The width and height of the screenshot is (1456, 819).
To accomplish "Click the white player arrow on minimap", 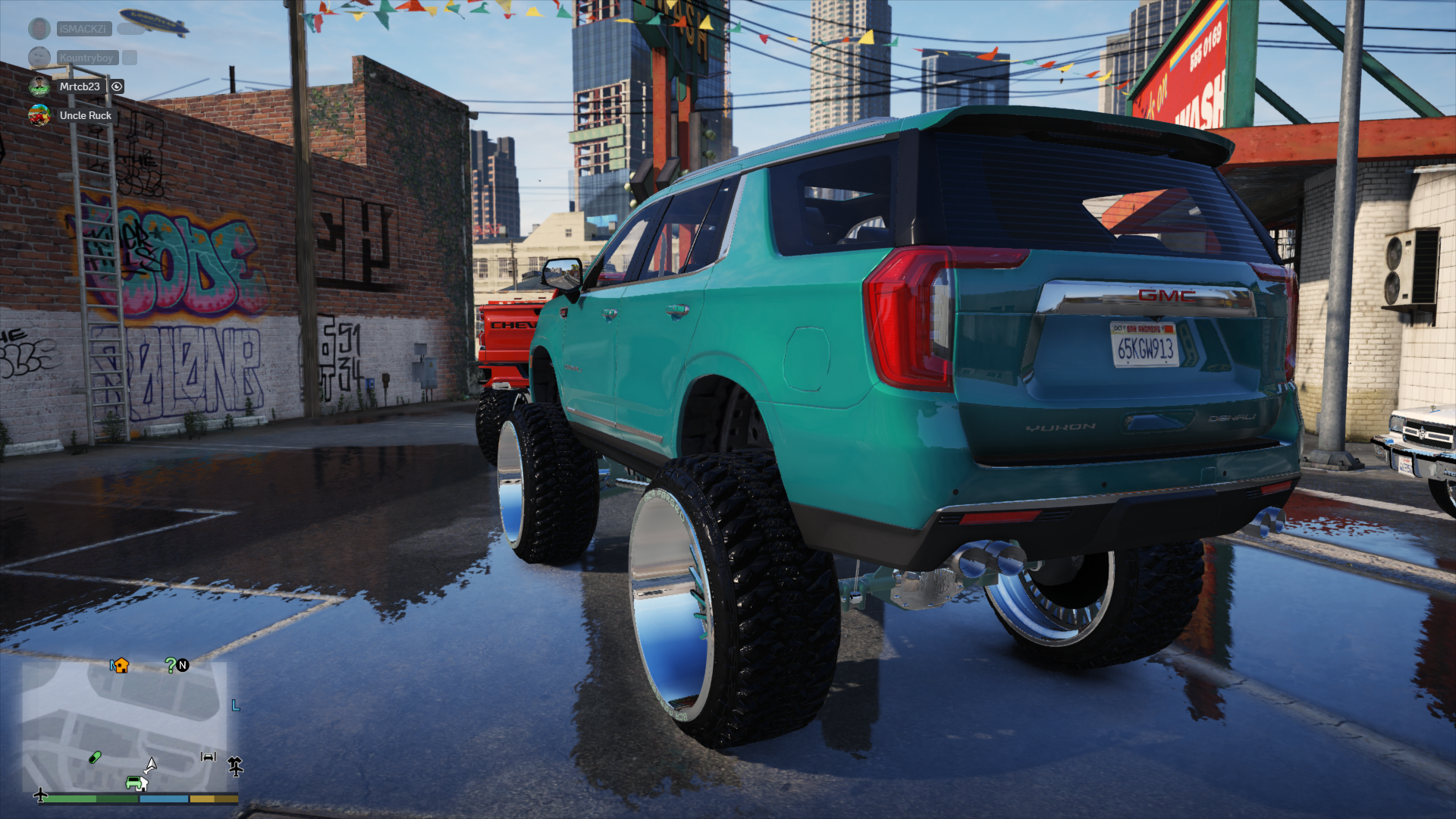I will [x=151, y=764].
